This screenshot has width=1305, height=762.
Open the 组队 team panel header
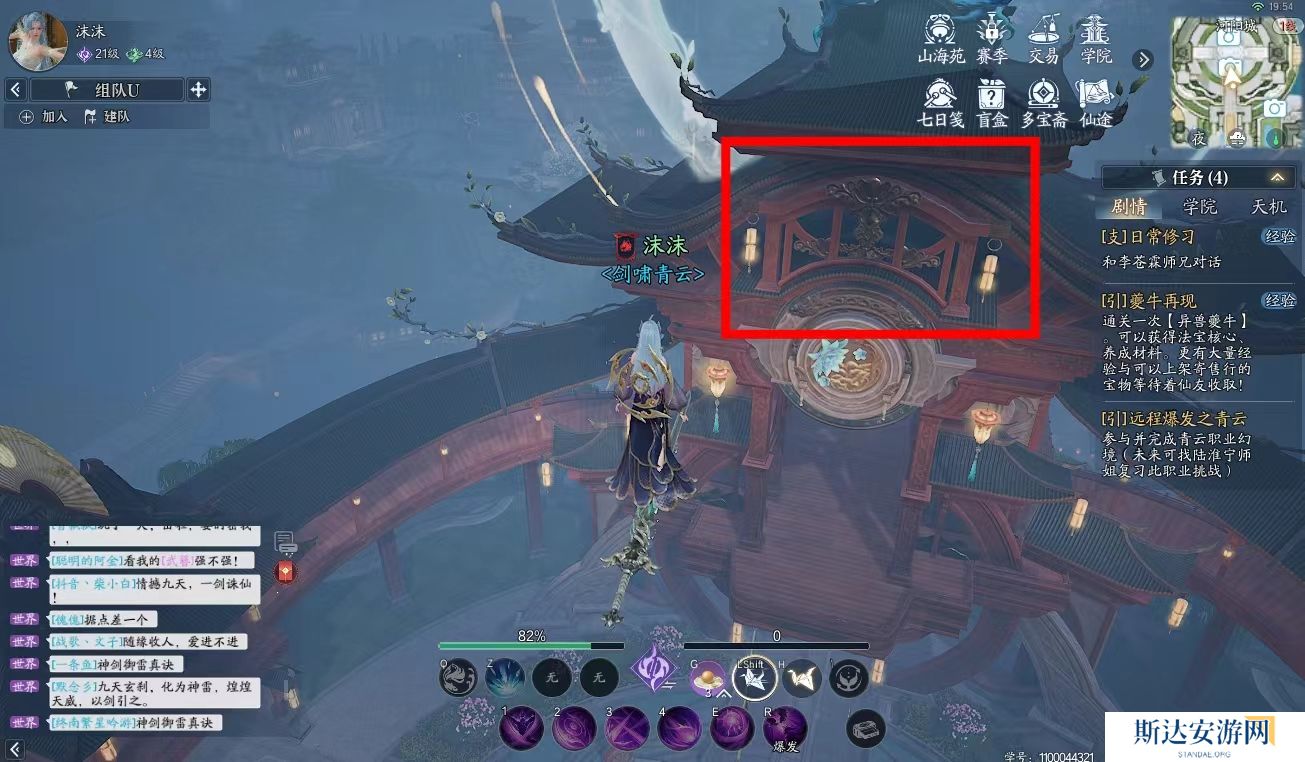[108, 90]
